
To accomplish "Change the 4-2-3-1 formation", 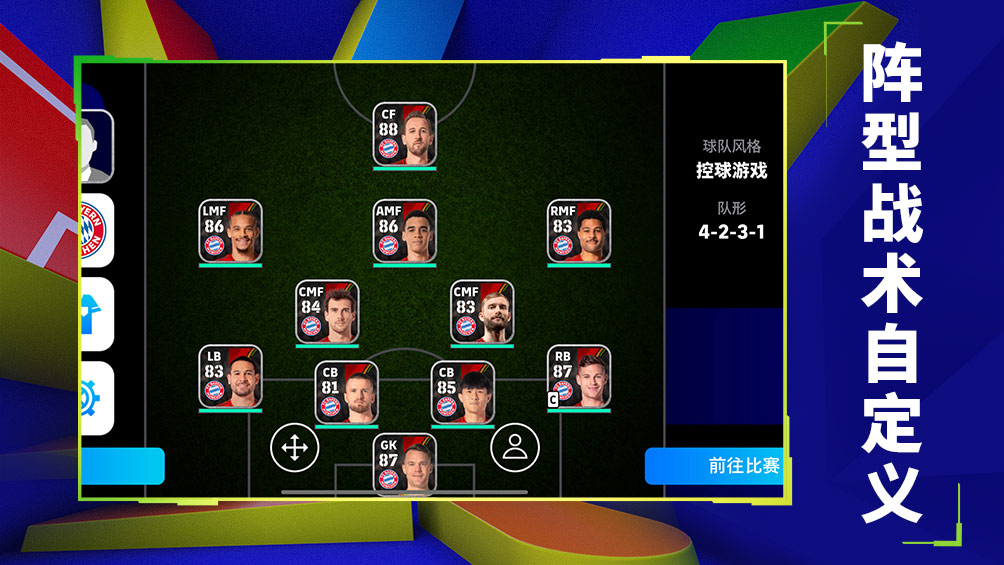I will [731, 232].
